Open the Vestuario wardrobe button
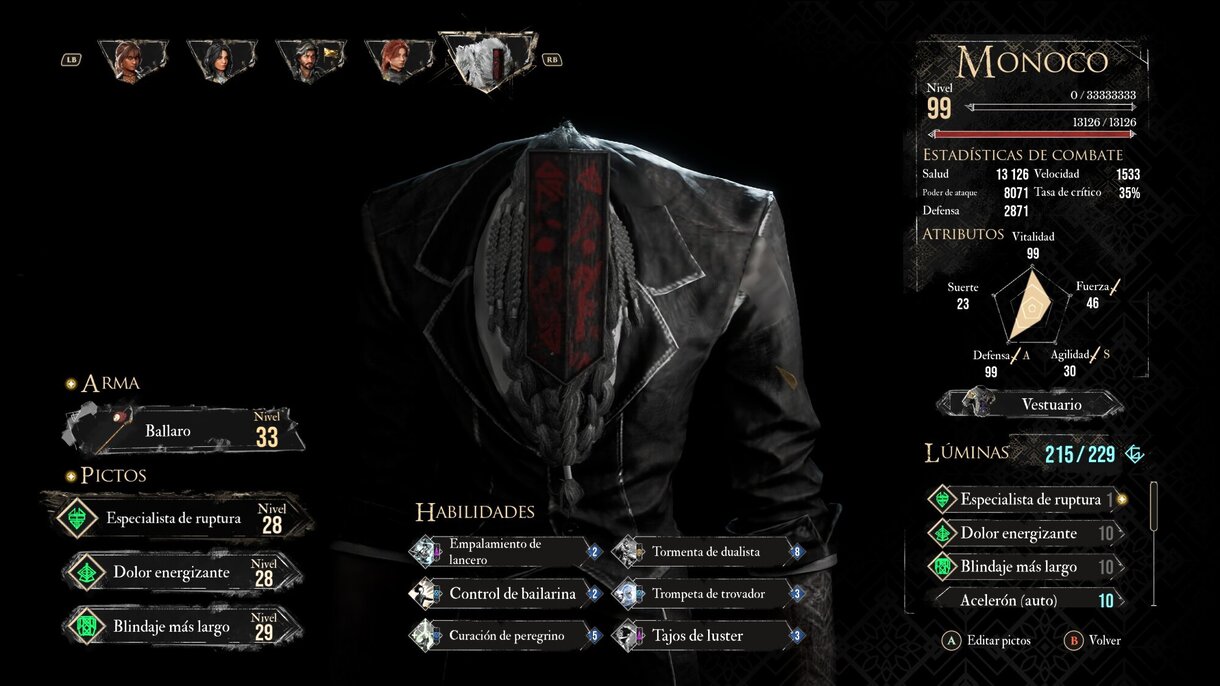 tap(1030, 405)
